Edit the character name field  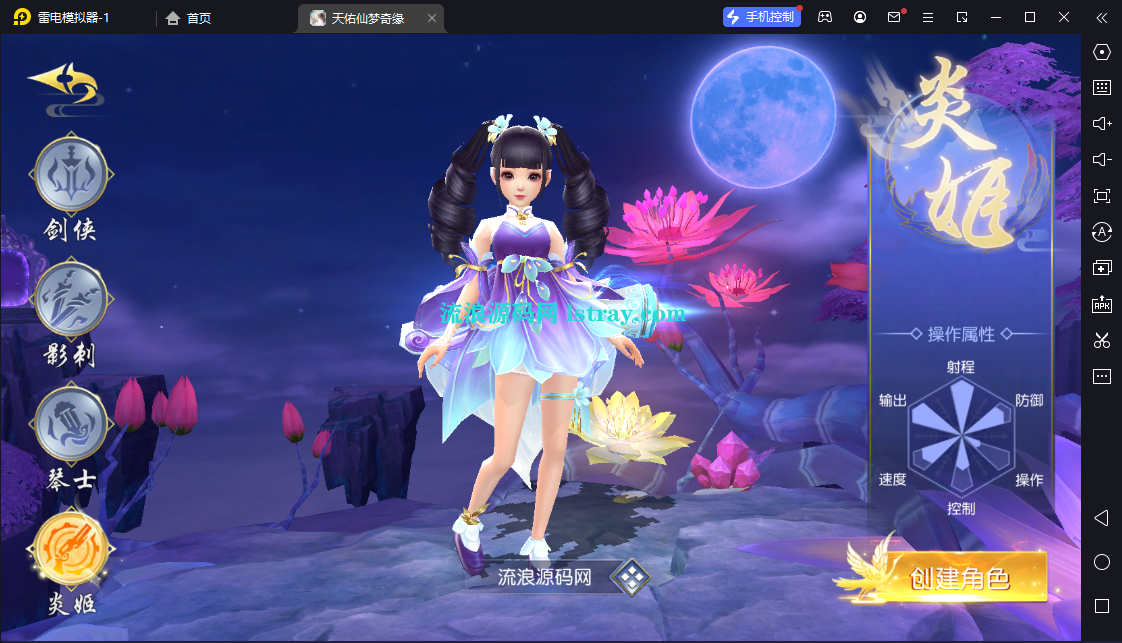pos(545,577)
